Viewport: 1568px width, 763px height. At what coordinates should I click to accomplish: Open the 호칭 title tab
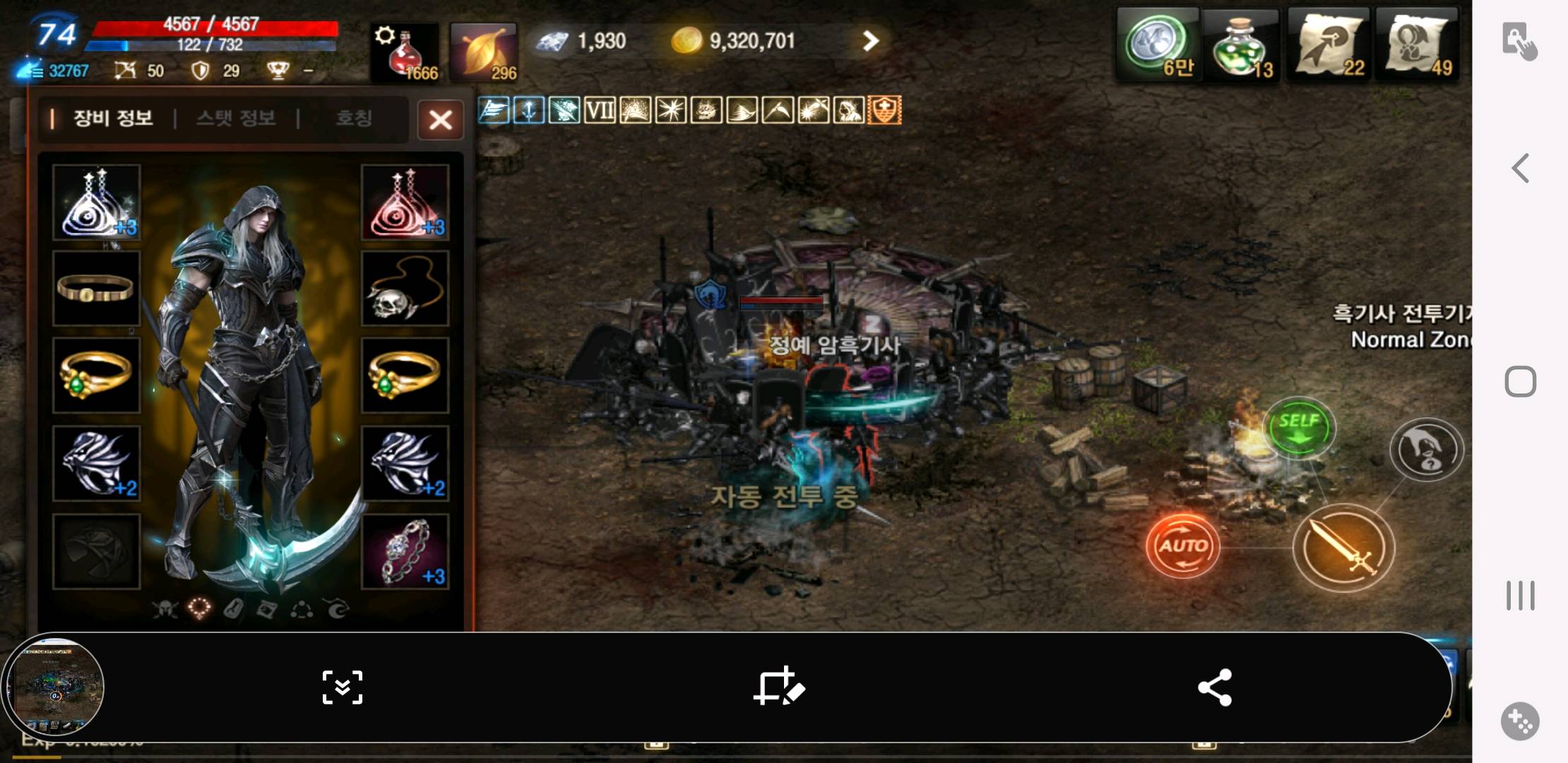(x=353, y=118)
